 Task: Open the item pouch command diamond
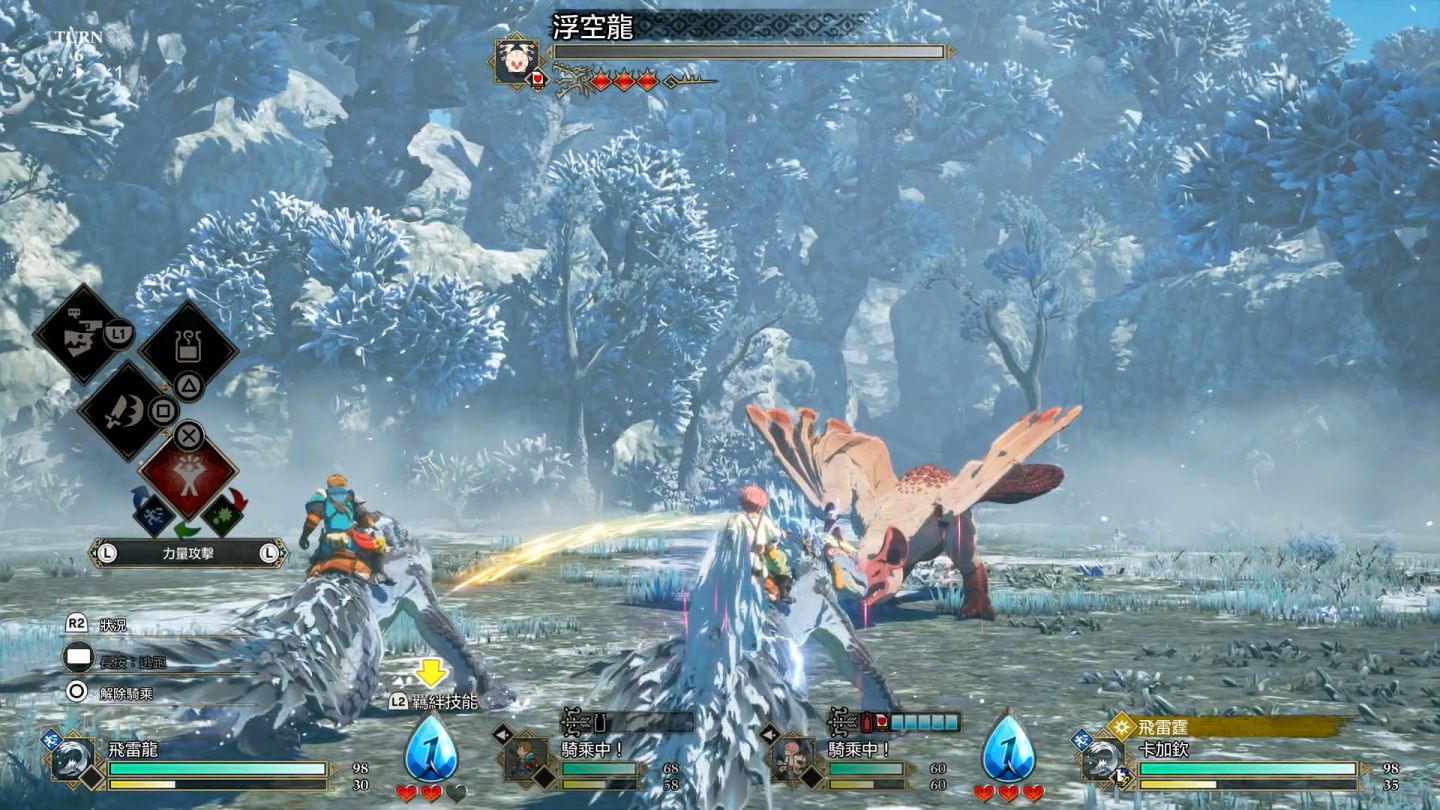pos(188,346)
